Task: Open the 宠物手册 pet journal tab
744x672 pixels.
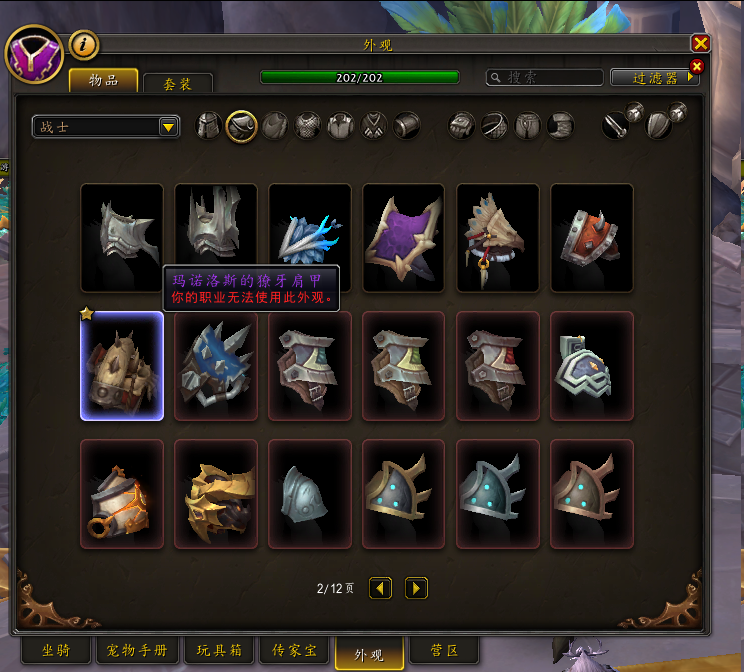Action: [137, 651]
